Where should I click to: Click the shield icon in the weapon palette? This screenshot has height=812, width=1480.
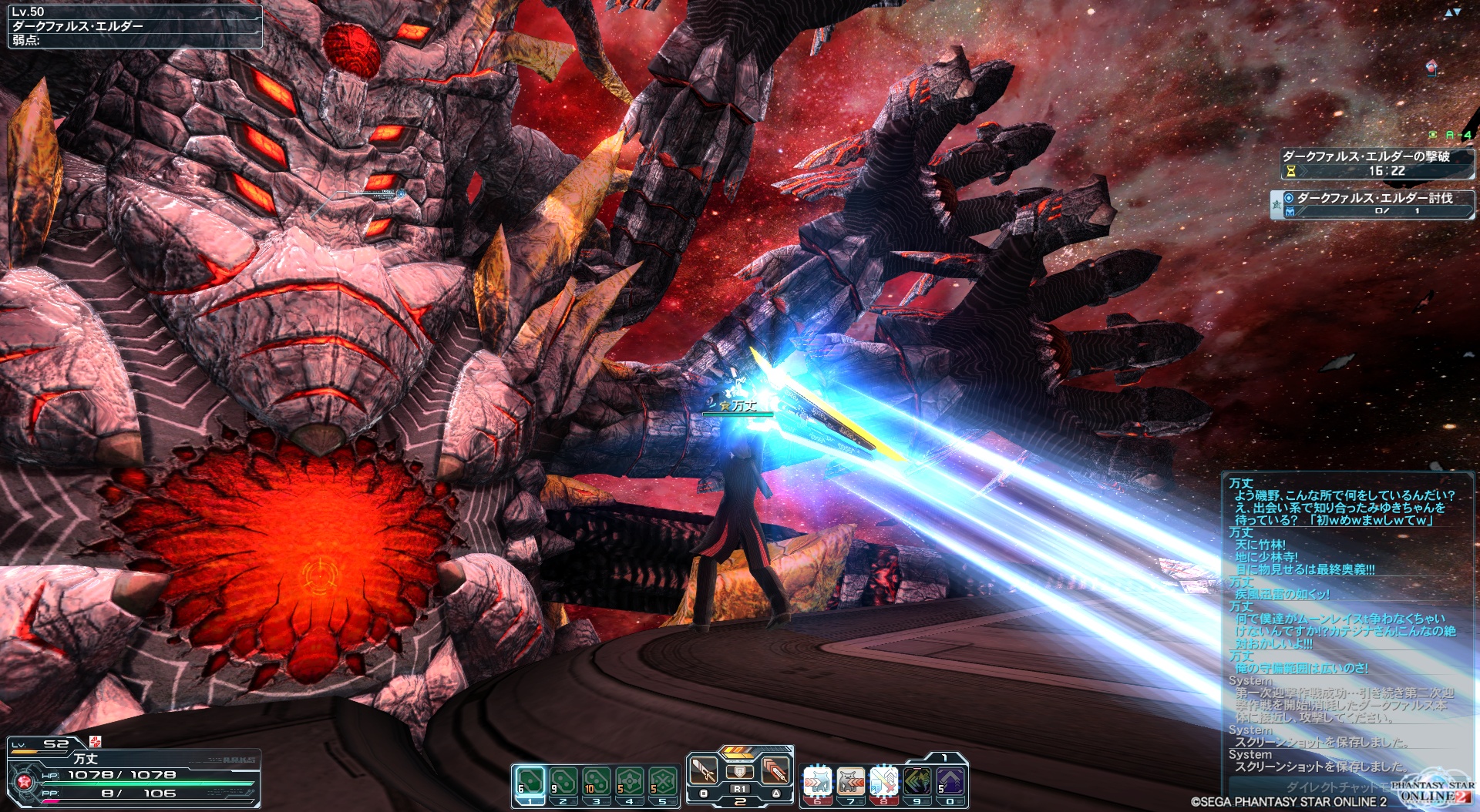(740, 771)
